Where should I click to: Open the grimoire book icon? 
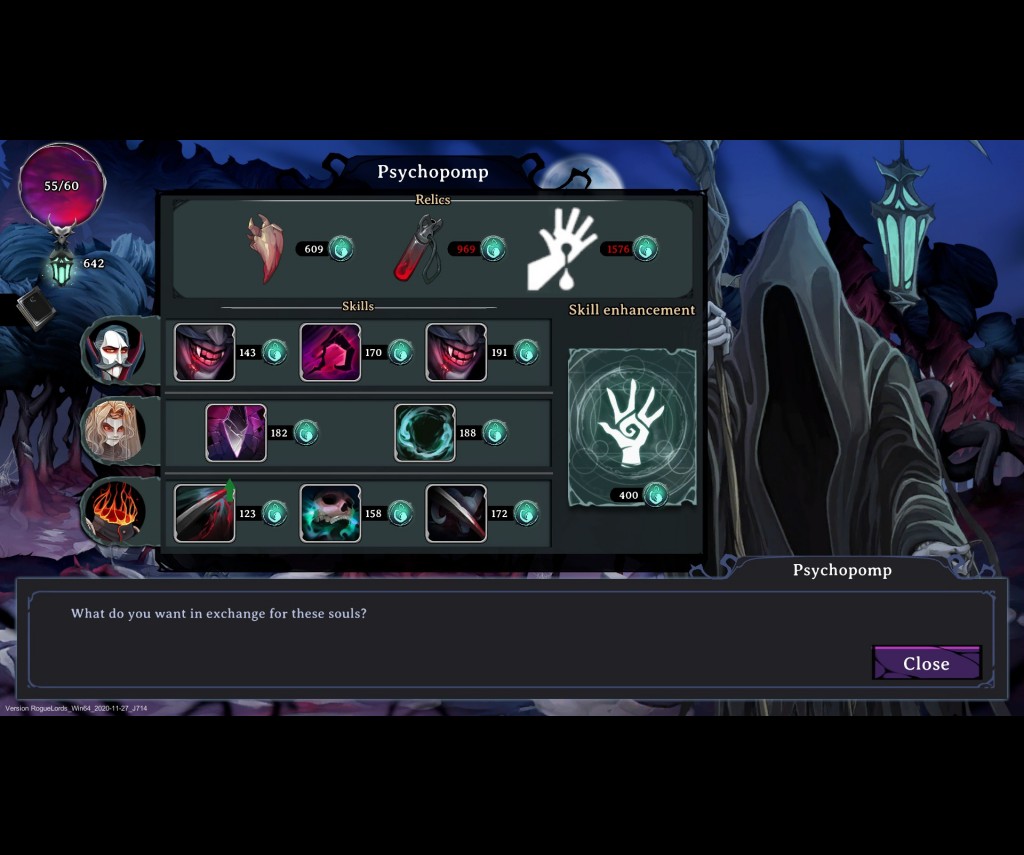pyautogui.click(x=36, y=309)
